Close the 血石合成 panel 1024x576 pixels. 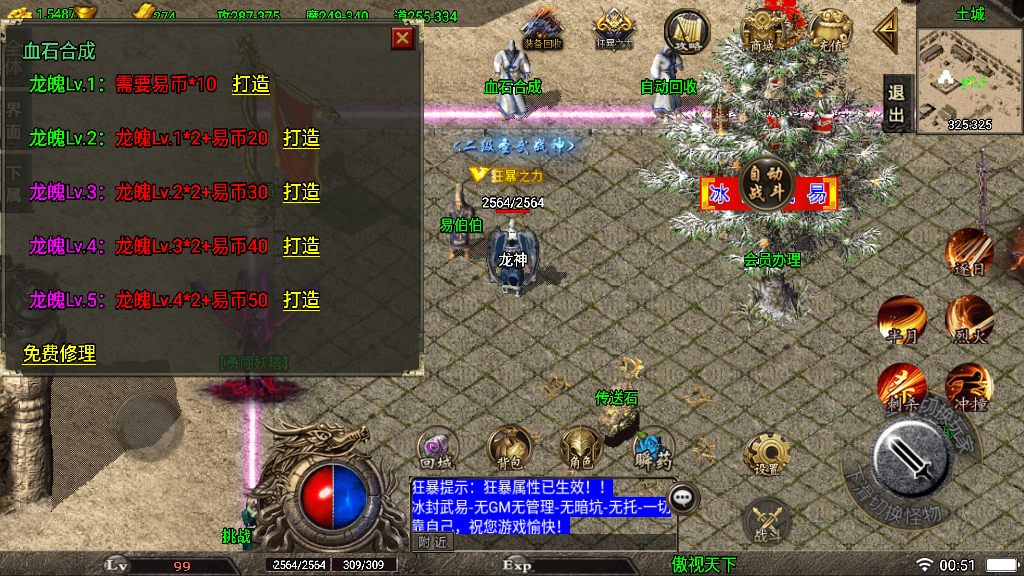[402, 38]
